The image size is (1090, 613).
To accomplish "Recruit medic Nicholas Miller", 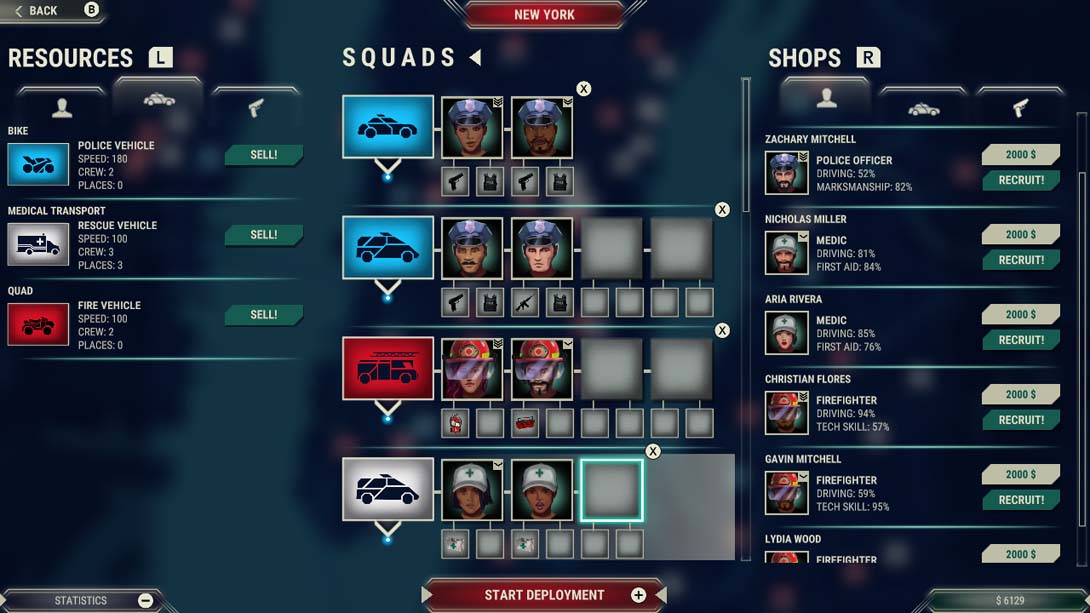I will click(x=1020, y=260).
